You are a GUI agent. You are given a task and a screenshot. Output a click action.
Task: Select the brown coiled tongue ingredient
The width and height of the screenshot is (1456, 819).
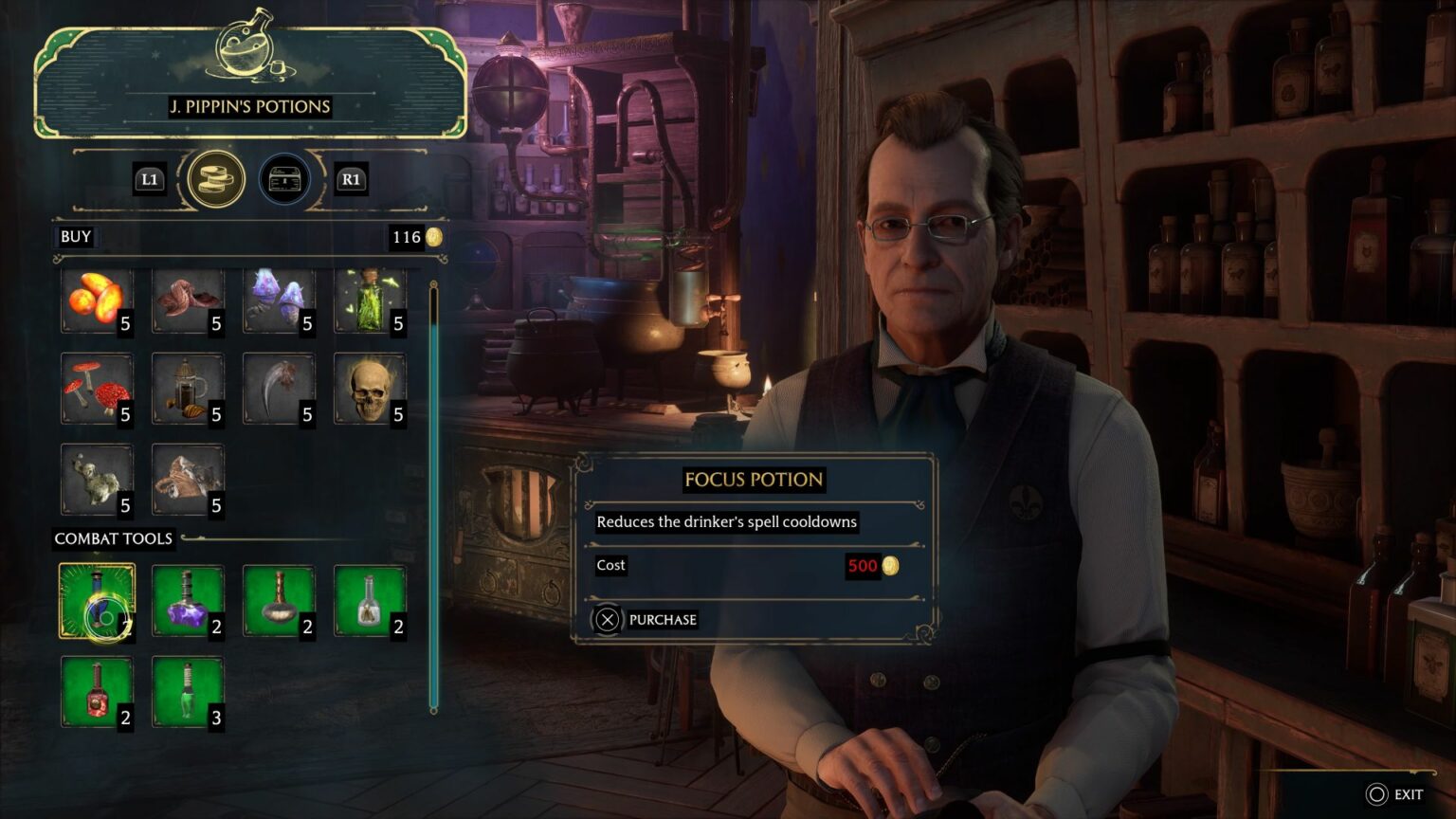188,299
